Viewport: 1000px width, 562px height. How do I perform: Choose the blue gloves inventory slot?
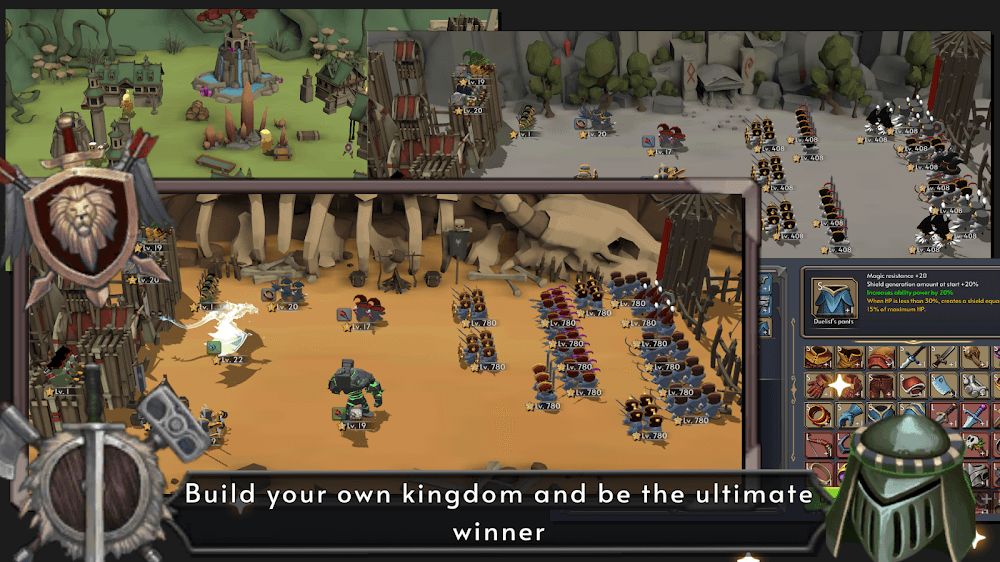tap(850, 415)
